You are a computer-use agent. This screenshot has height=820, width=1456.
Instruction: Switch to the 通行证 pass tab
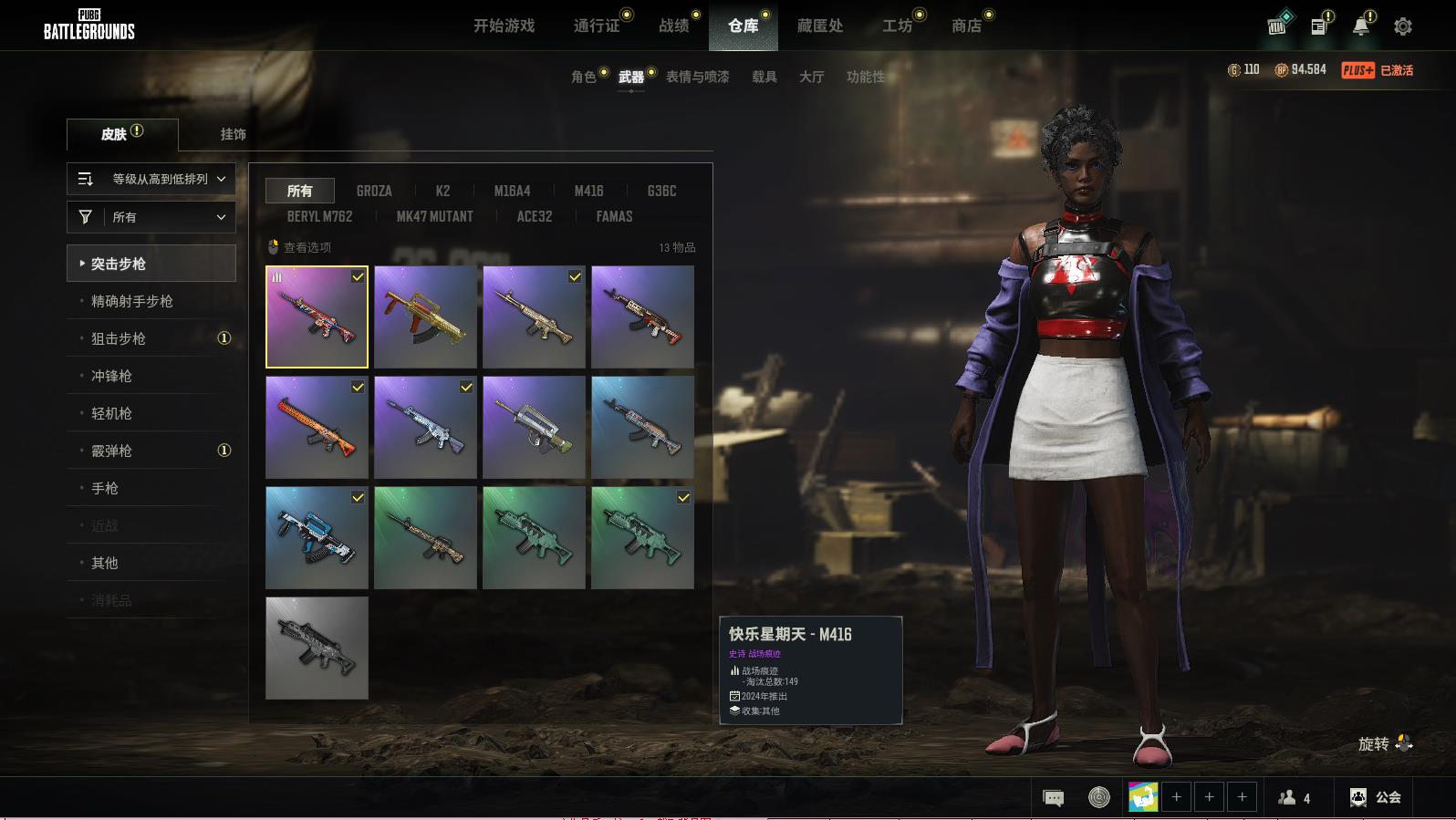[597, 26]
